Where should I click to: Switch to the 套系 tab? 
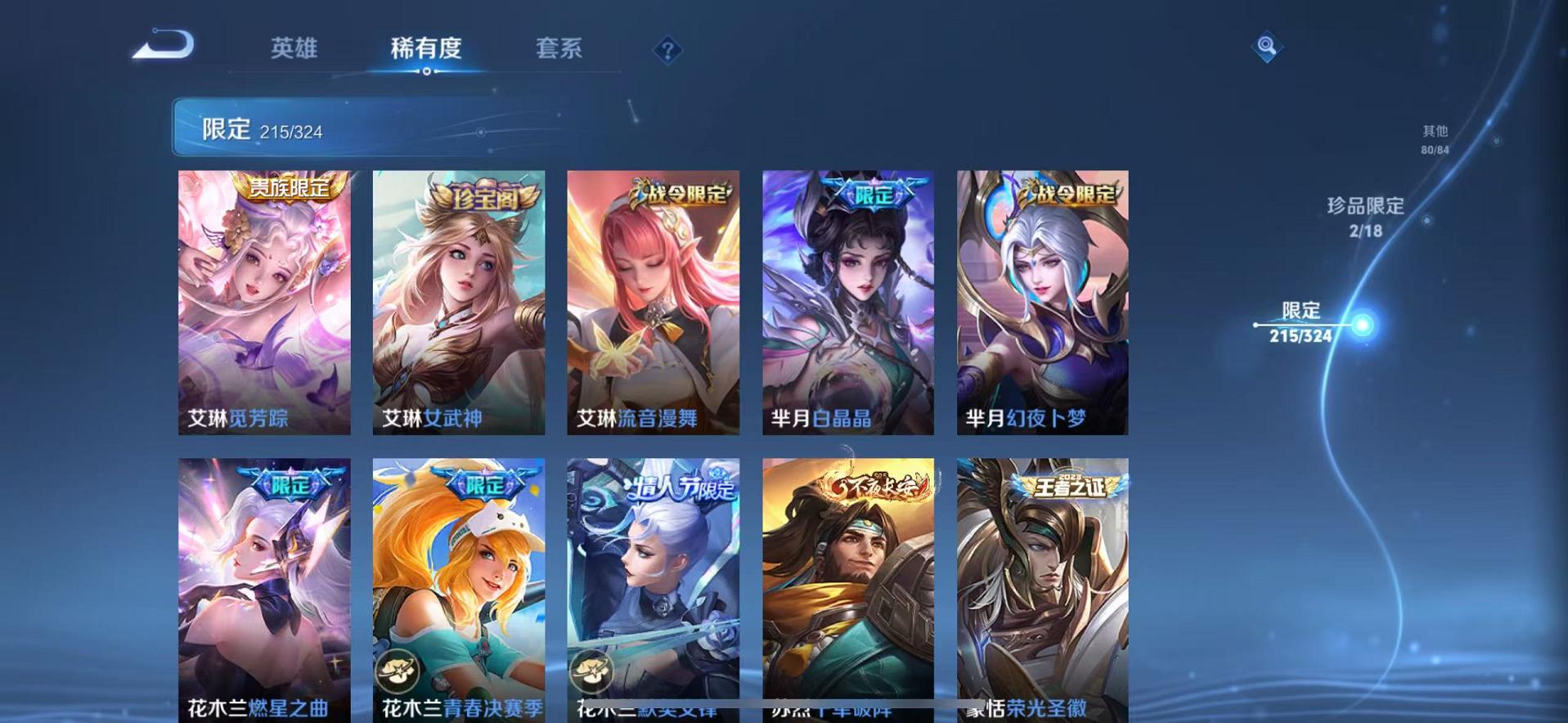(559, 49)
